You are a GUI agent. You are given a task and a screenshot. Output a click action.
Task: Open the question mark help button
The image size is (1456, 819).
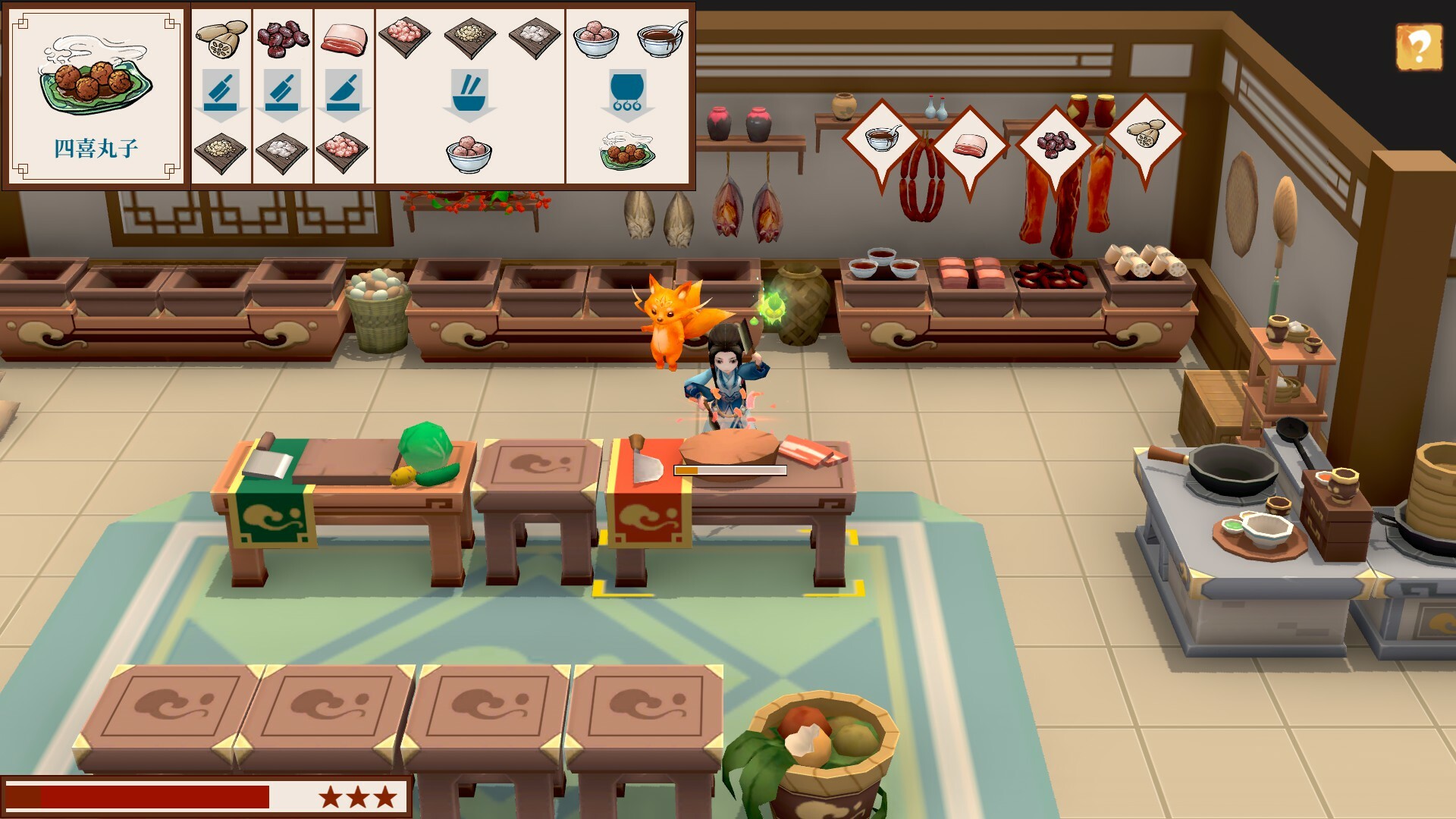click(x=1417, y=47)
